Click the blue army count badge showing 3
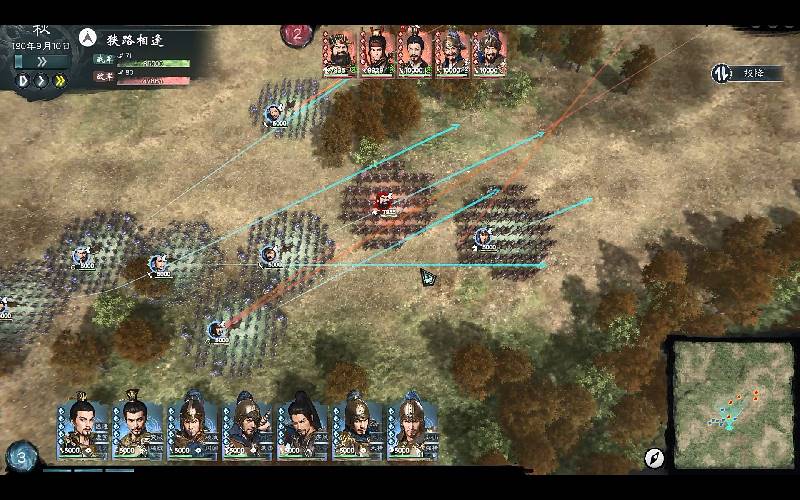The image size is (800, 500). pyautogui.click(x=20, y=458)
